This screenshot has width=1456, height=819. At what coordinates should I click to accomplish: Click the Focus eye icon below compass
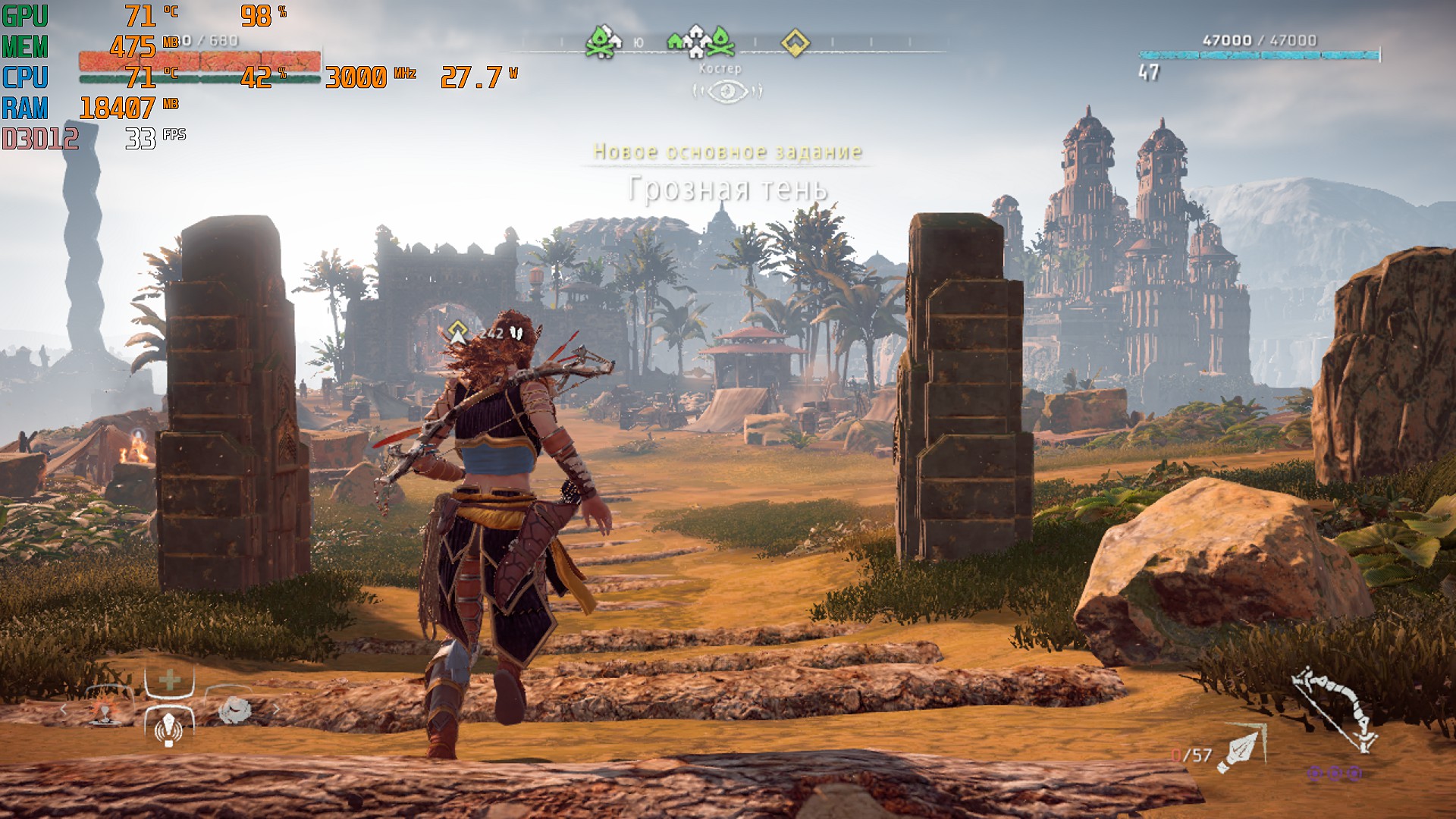[728, 92]
